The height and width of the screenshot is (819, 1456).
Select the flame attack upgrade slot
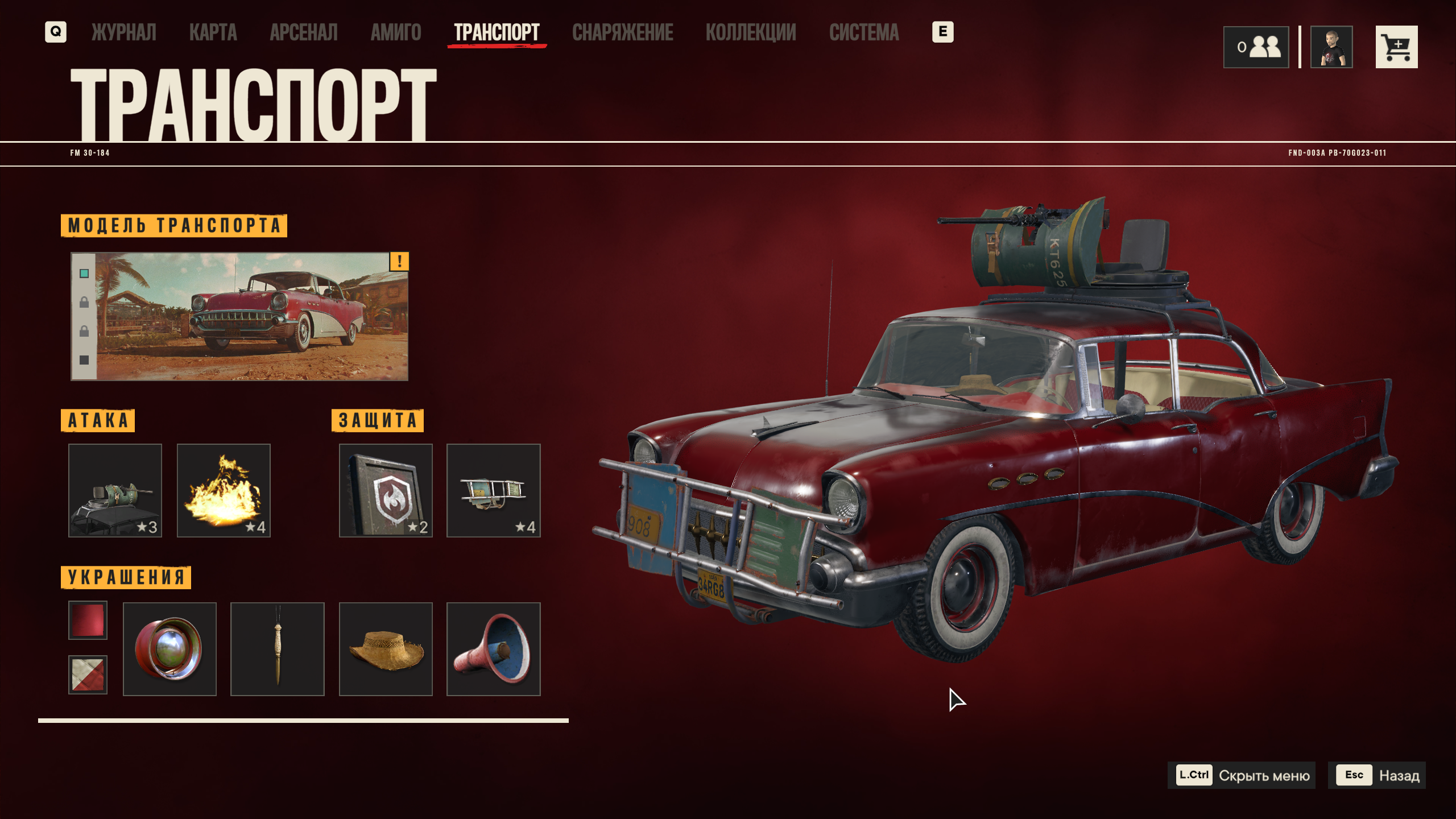point(224,490)
